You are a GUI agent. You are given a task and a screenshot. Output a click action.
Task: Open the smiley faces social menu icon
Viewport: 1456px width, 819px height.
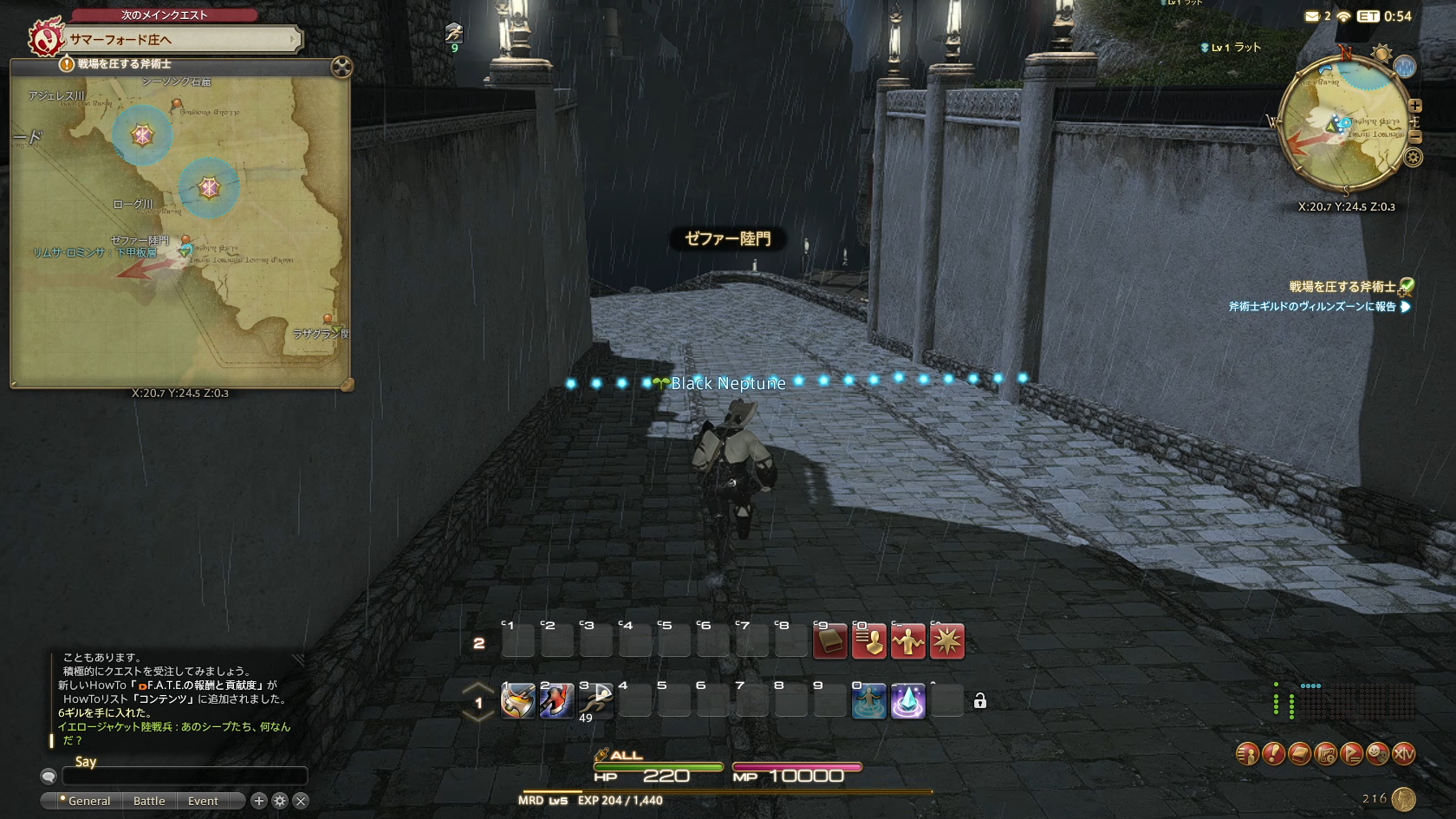pyautogui.click(x=1377, y=754)
